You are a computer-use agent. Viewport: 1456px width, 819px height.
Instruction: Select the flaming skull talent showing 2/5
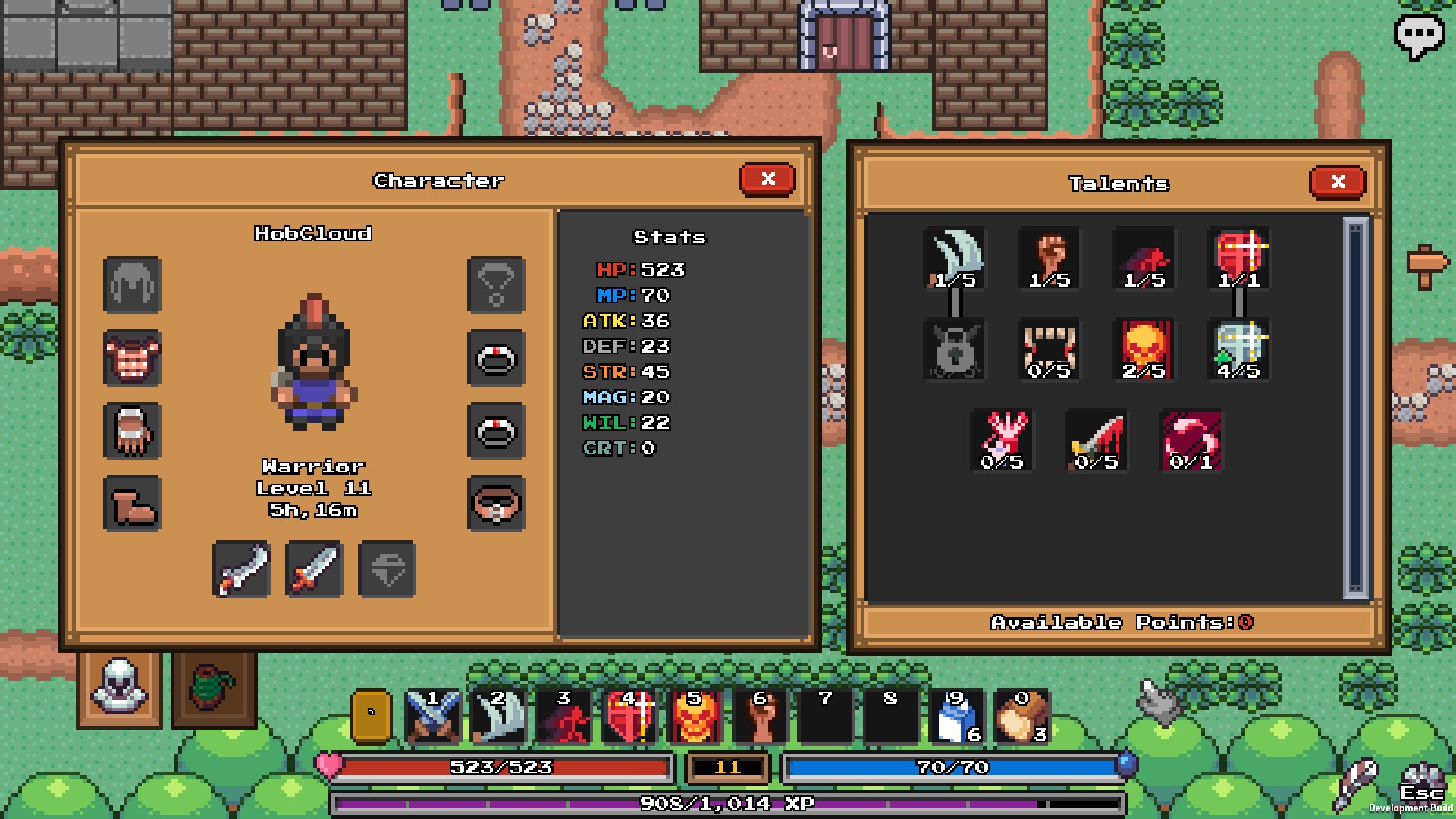[x=1142, y=347]
